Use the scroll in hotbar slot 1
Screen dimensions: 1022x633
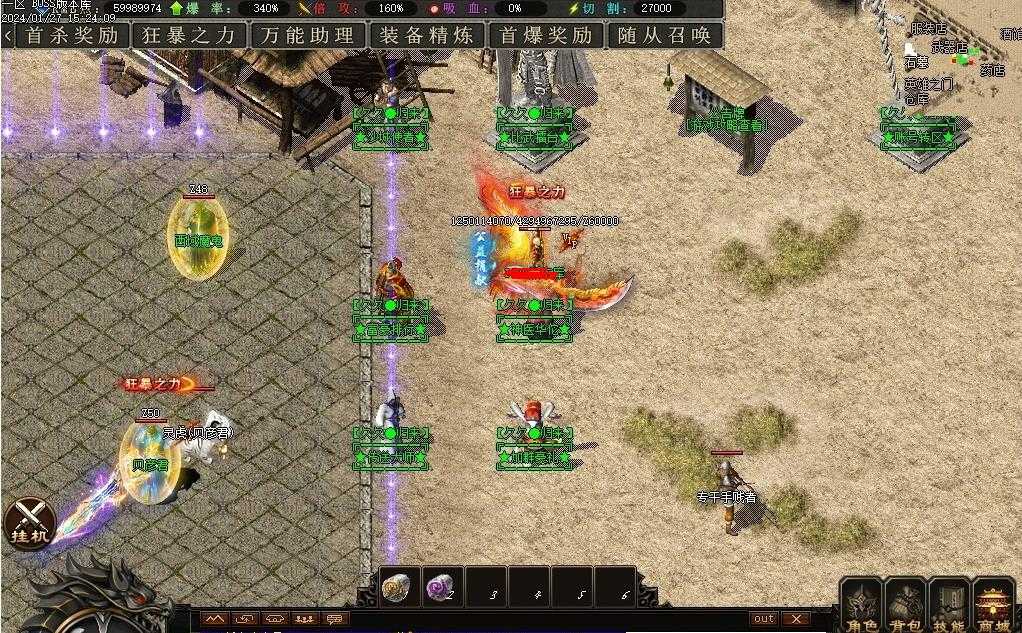click(399, 587)
